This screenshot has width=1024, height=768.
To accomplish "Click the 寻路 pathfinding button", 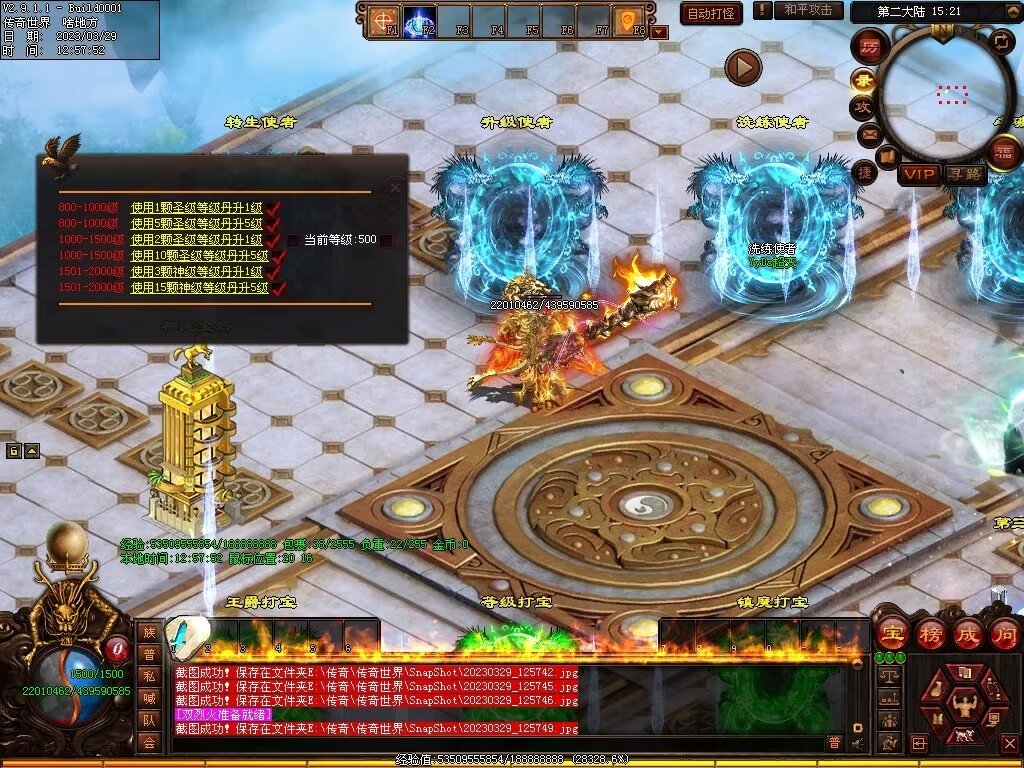I will 965,174.
